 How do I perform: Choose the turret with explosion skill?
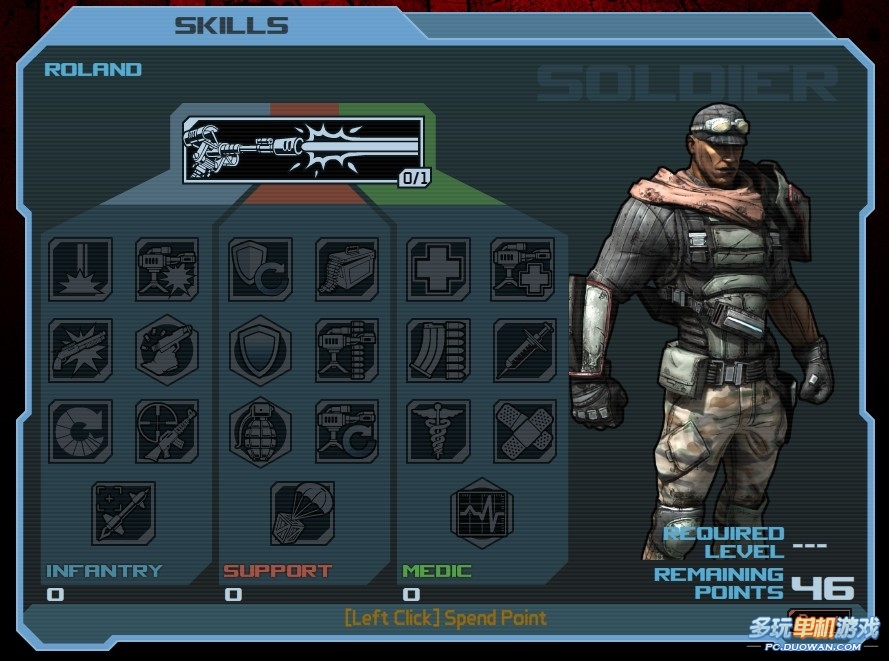(167, 269)
